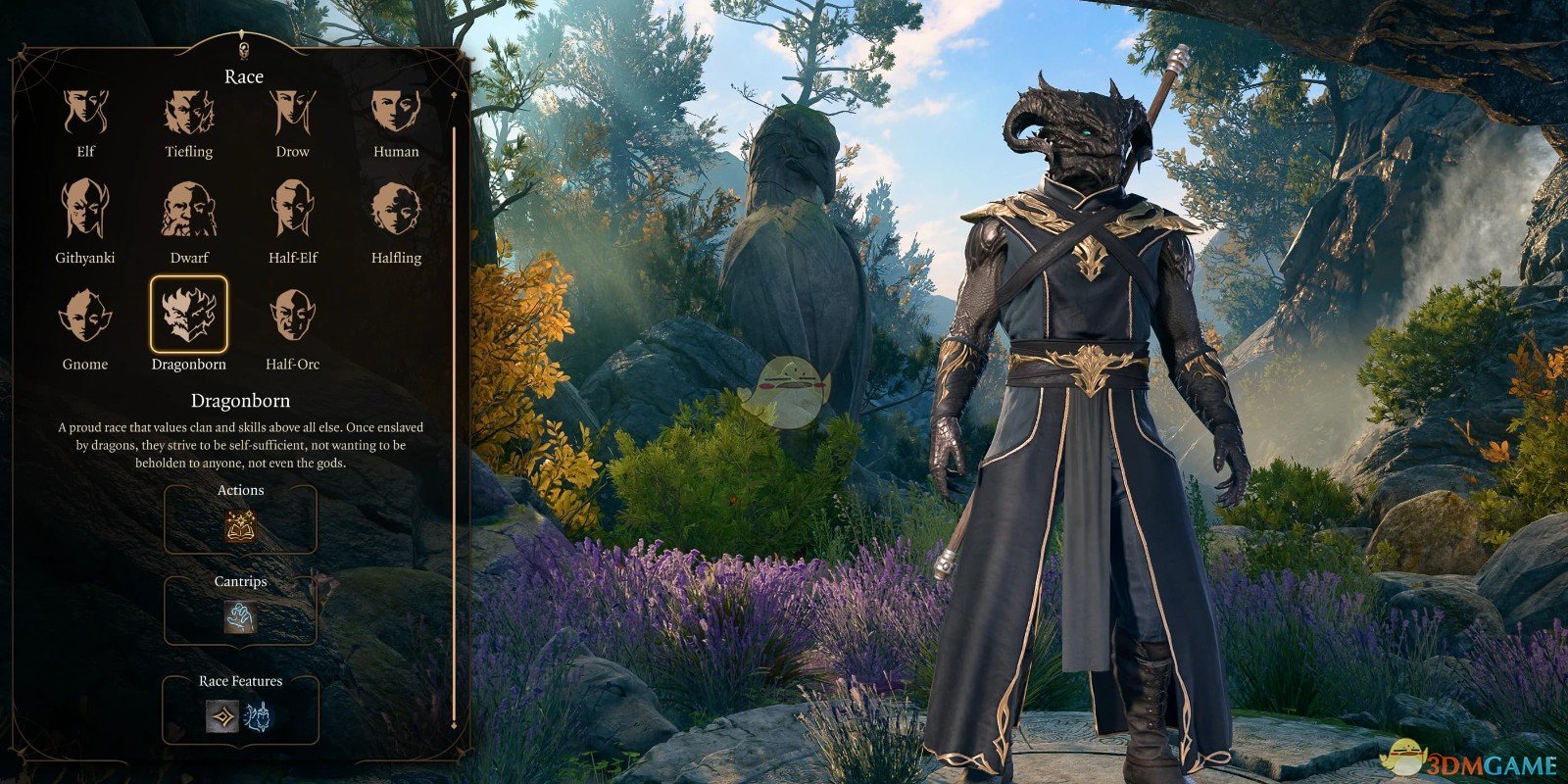Select the Gnome race portrait

click(85, 316)
